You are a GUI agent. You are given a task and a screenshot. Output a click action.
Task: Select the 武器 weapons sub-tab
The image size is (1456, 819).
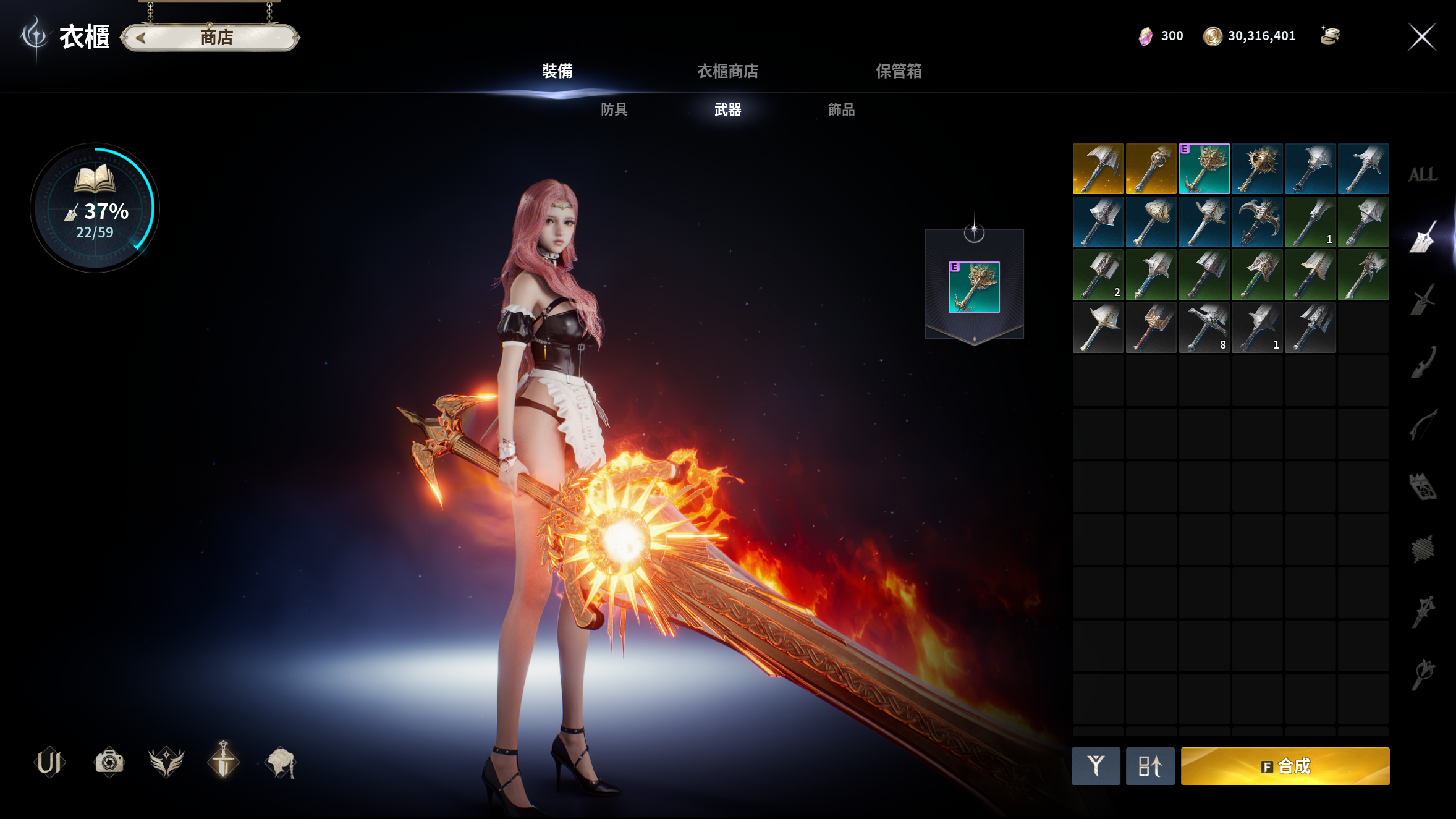point(727,110)
